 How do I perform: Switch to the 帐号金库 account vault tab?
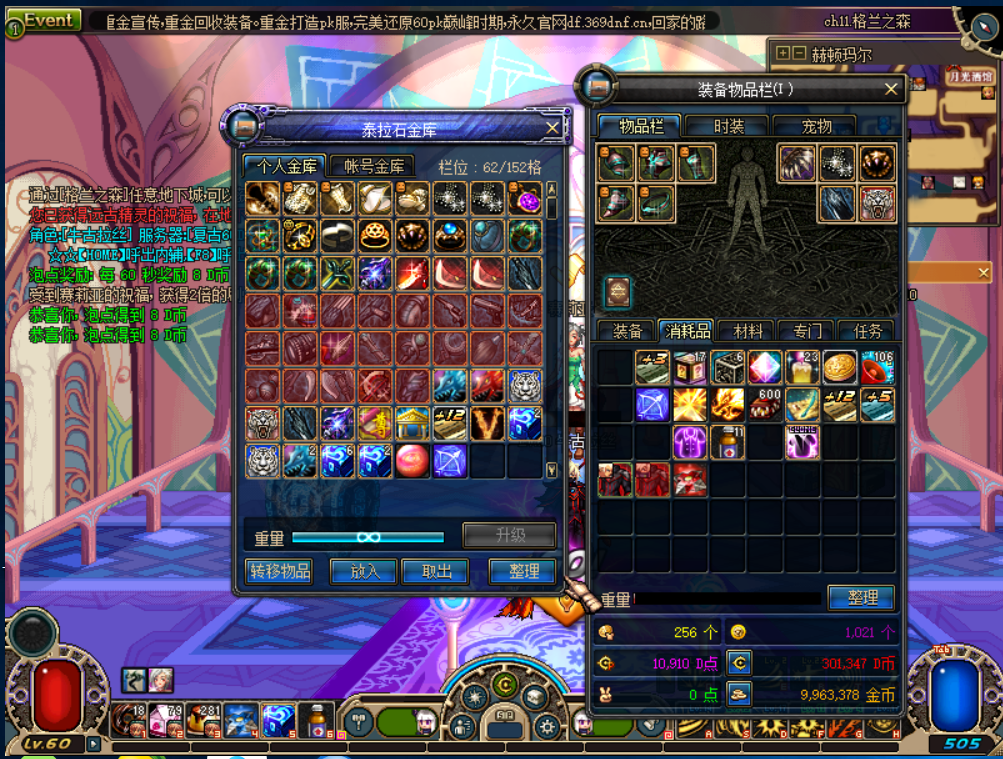tap(374, 166)
